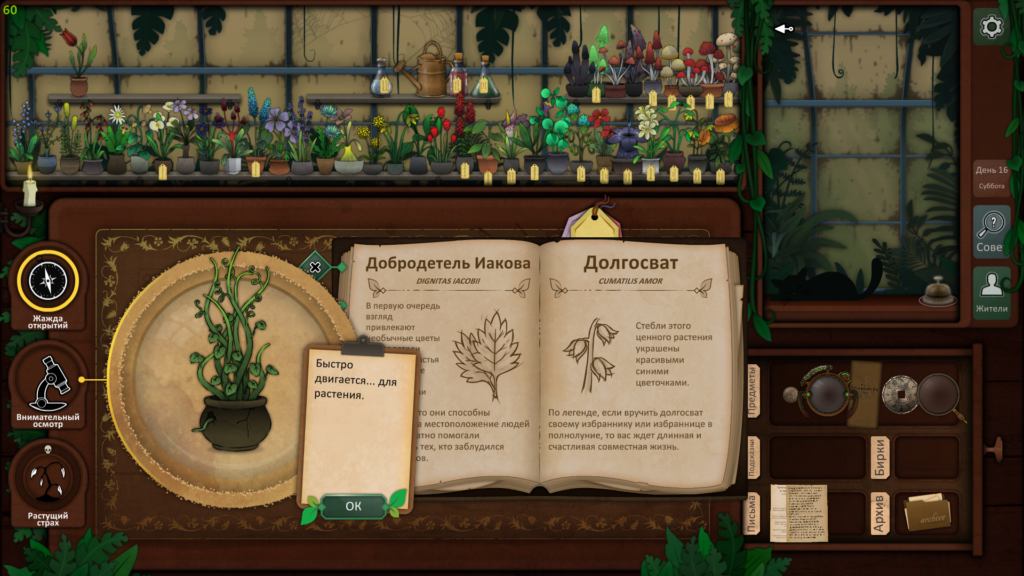The width and height of the screenshot is (1024, 576).
Task: Open the Совет hint button
Action: 991,231
